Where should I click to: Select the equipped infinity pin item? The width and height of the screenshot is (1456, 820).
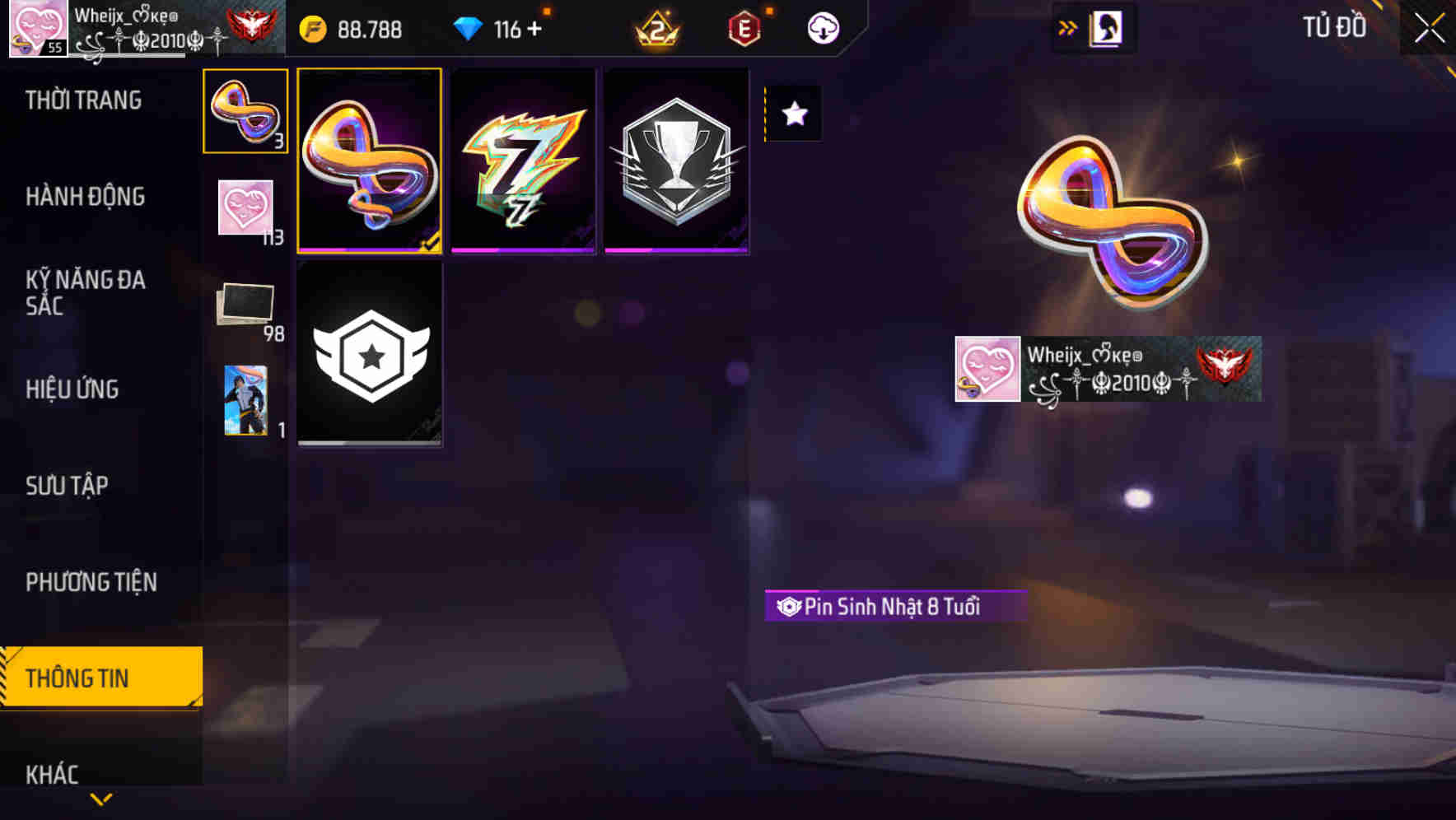(370, 161)
